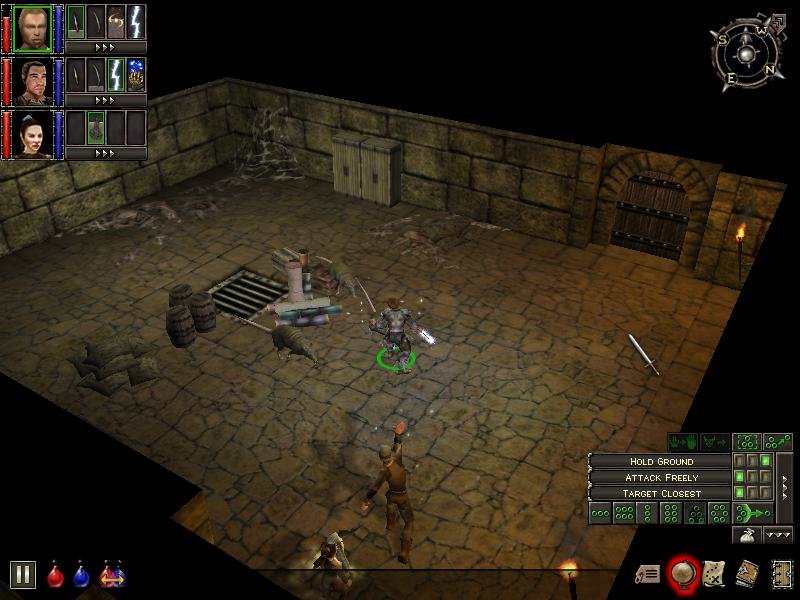Collapse the orders panel with down arrows
Viewport: 800px width, 600px height.
coord(778,535)
